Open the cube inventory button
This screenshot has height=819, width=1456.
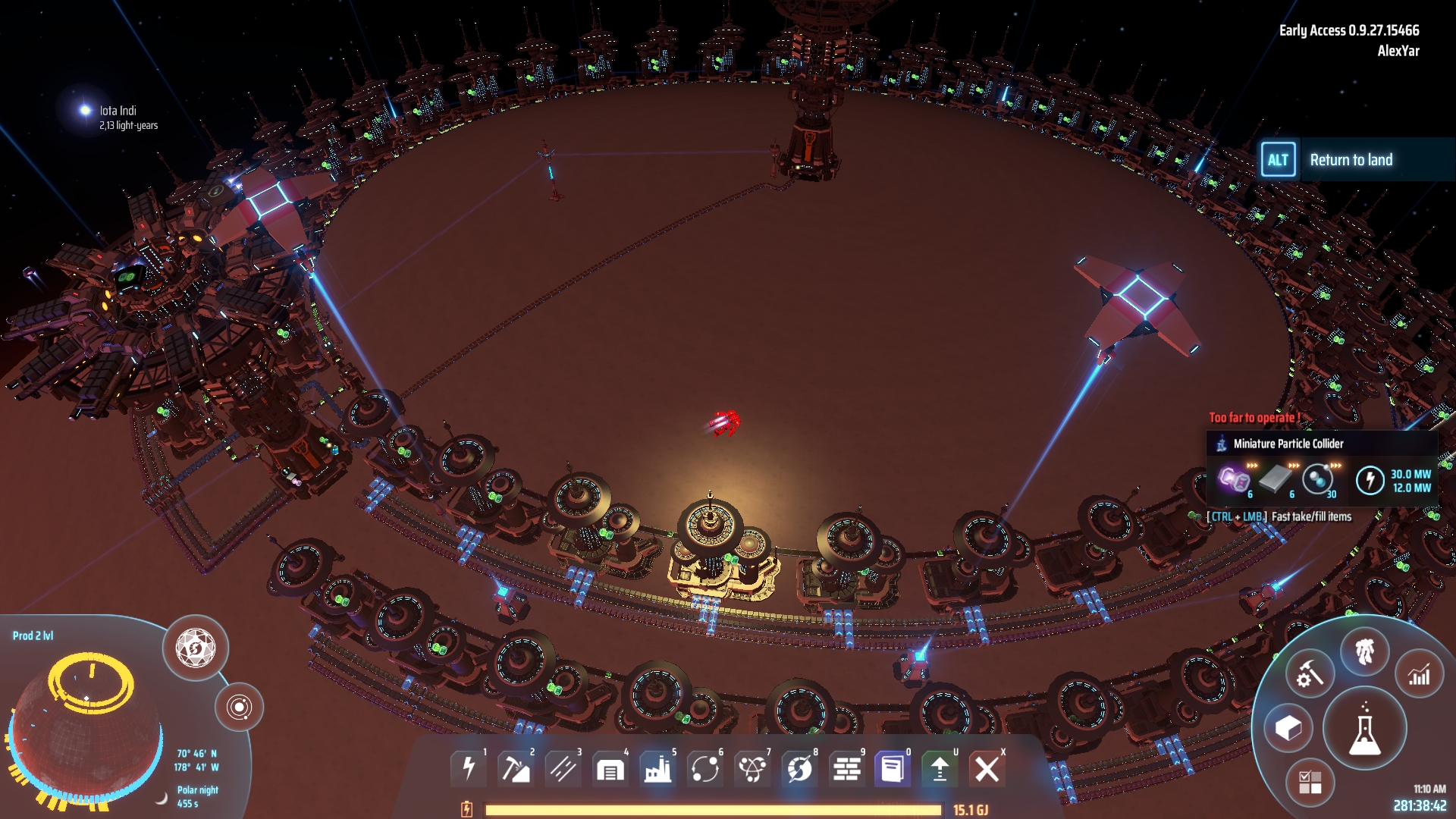[1288, 729]
